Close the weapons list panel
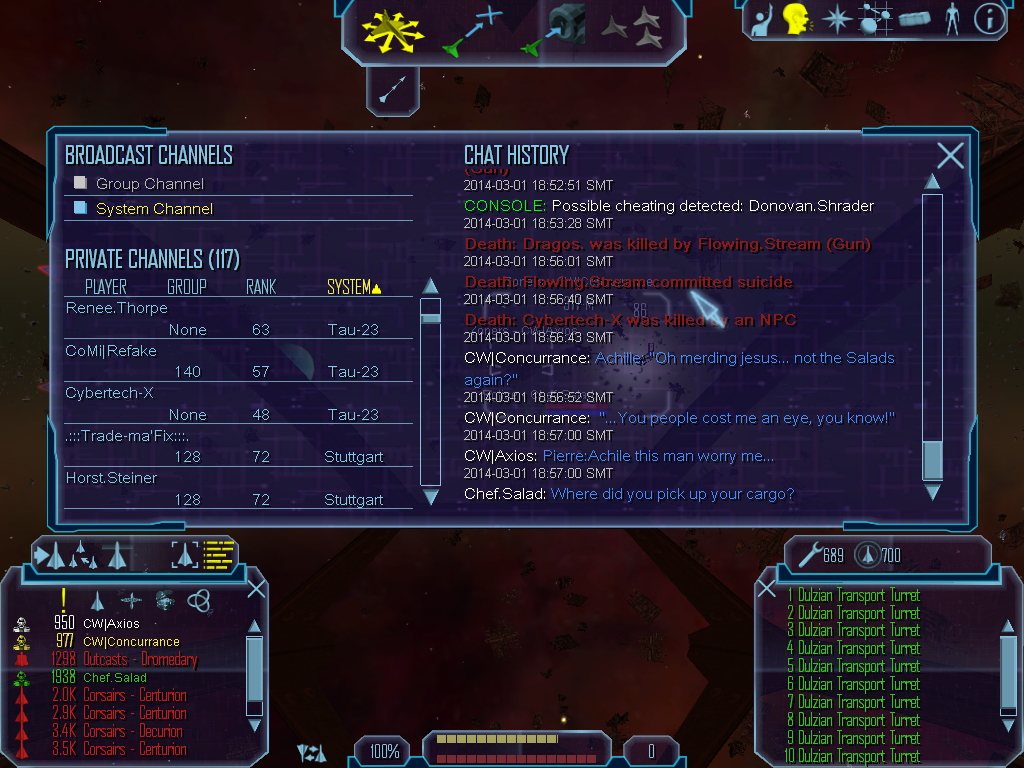 [767, 588]
